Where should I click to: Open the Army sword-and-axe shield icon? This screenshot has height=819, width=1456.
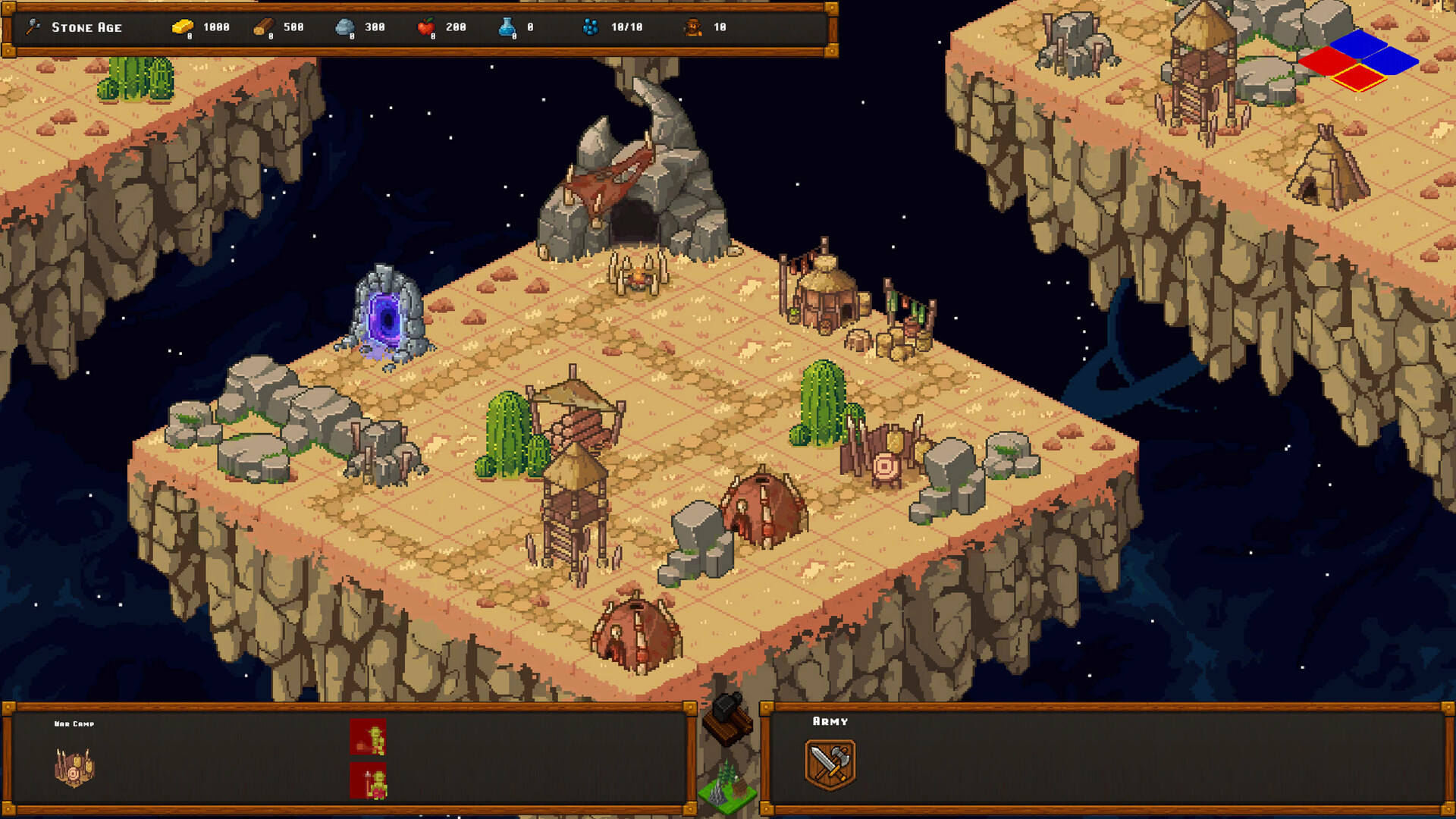coord(830,764)
